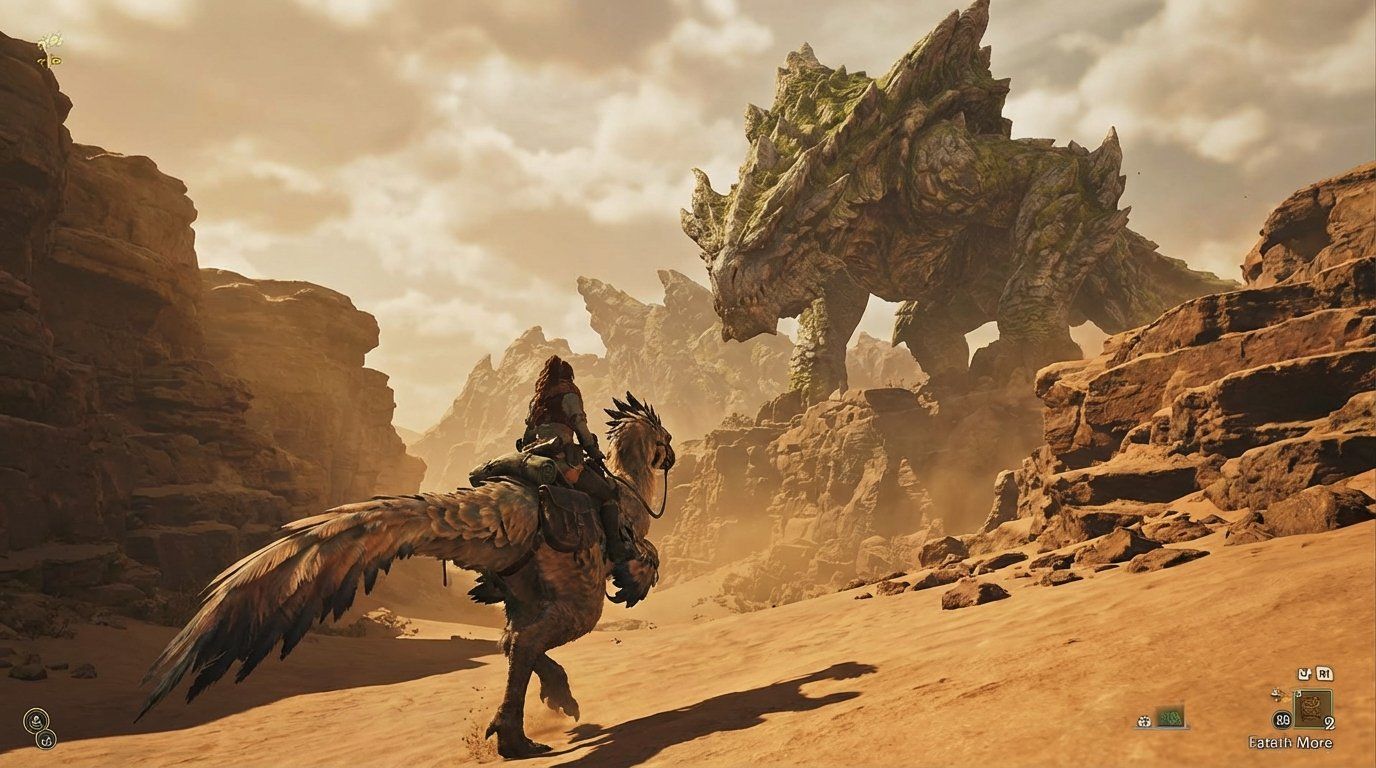Image resolution: width=1376 pixels, height=768 pixels.
Task: Click the lower circle icon in bottom-left corner
Action: click(47, 741)
